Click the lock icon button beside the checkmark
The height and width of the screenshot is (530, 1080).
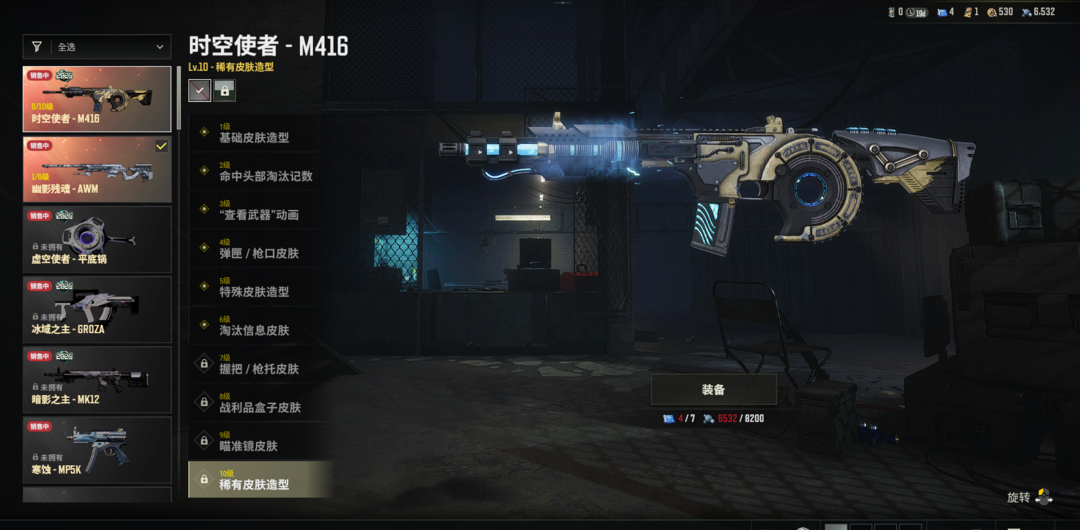225,90
